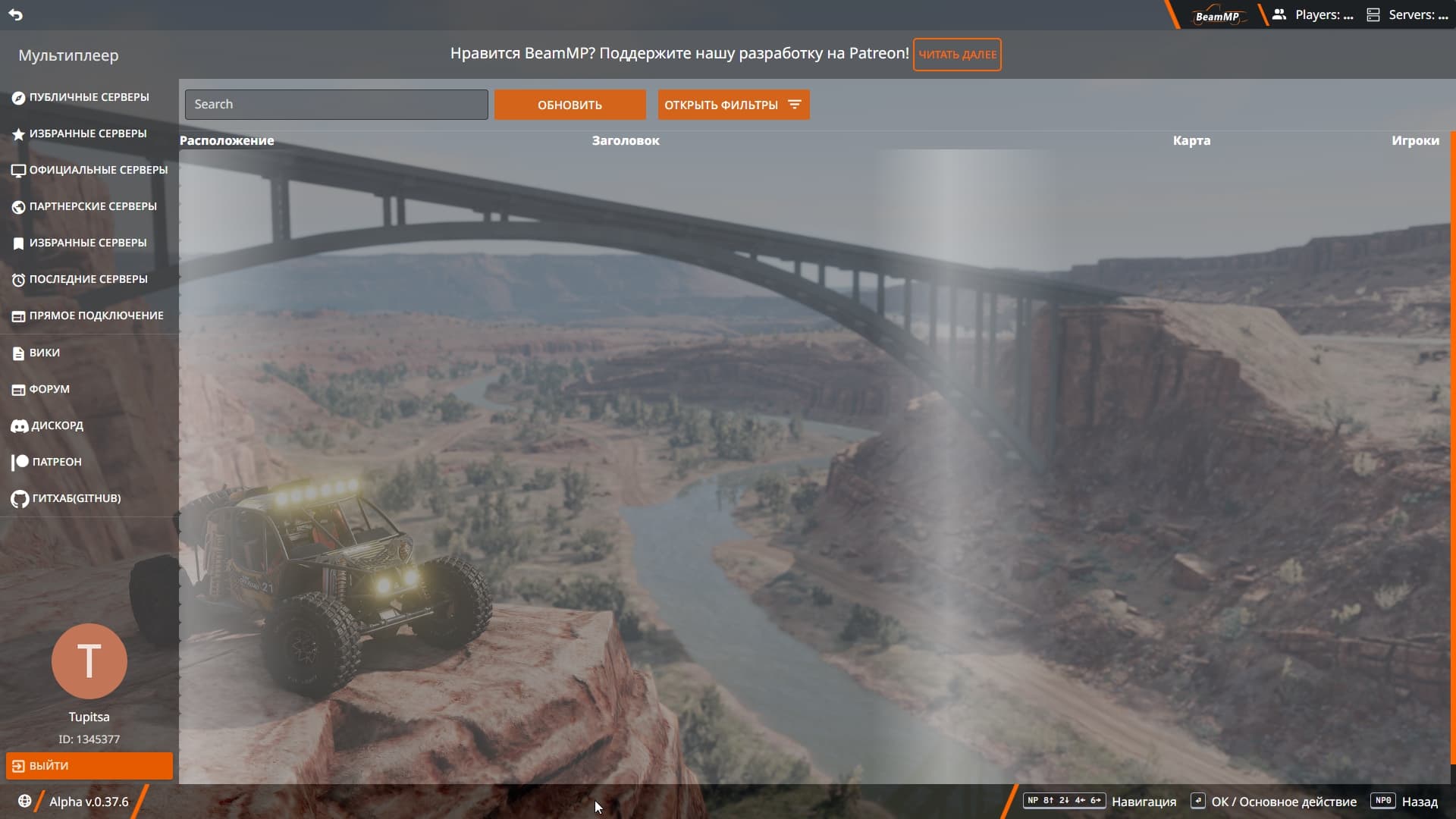1456x819 pixels.
Task: Go back using the top-left arrow
Action: 15,14
